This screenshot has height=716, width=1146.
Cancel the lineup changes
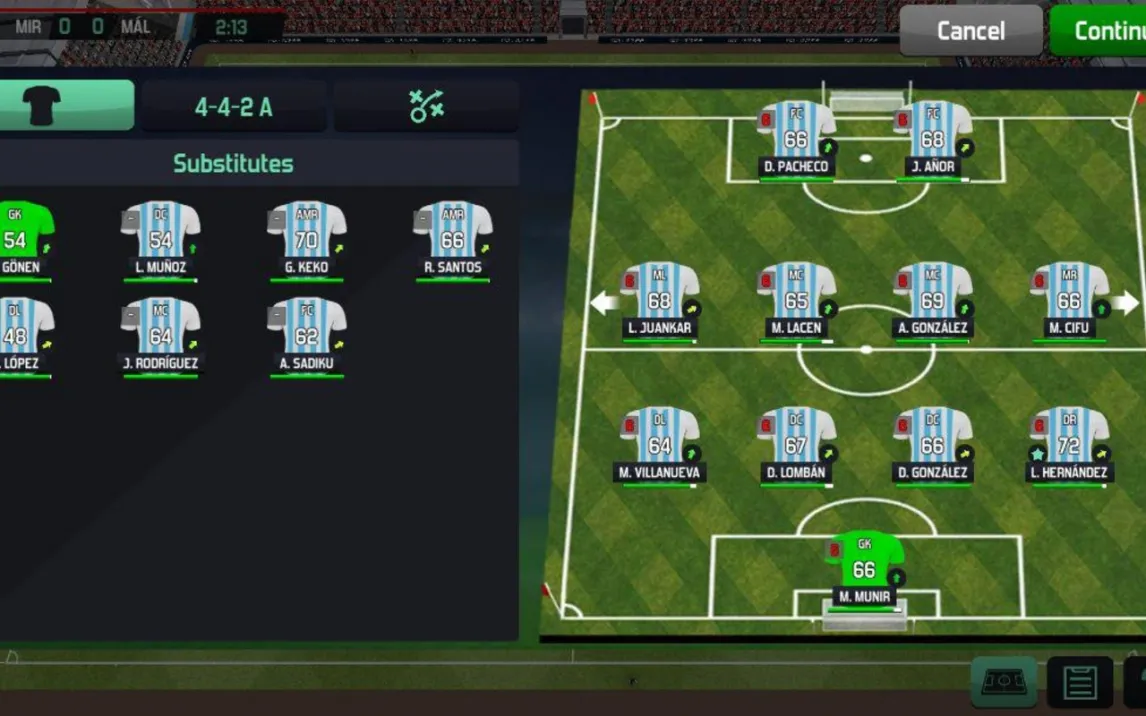(970, 30)
